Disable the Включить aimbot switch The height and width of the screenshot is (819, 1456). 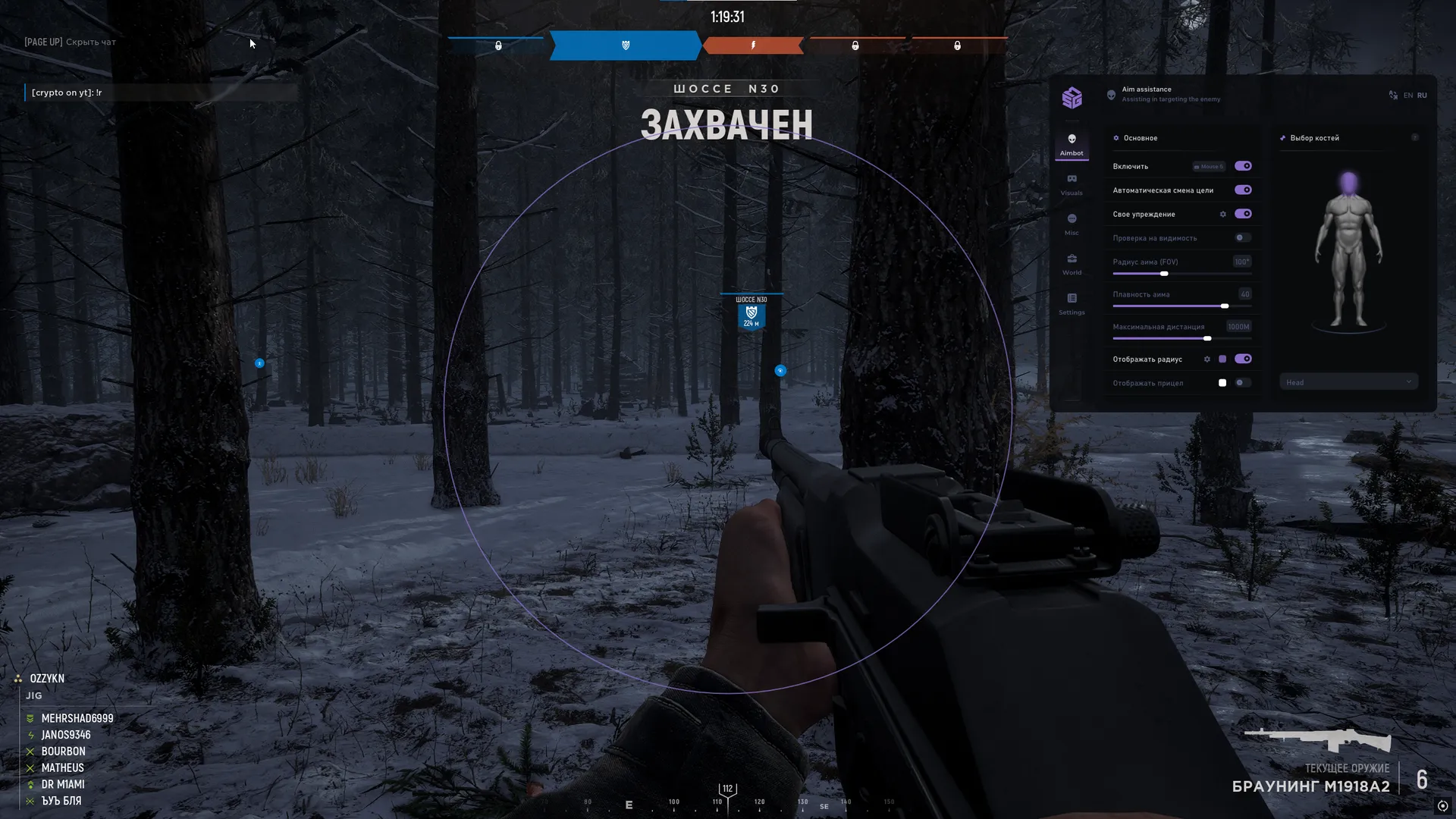[x=1242, y=166]
